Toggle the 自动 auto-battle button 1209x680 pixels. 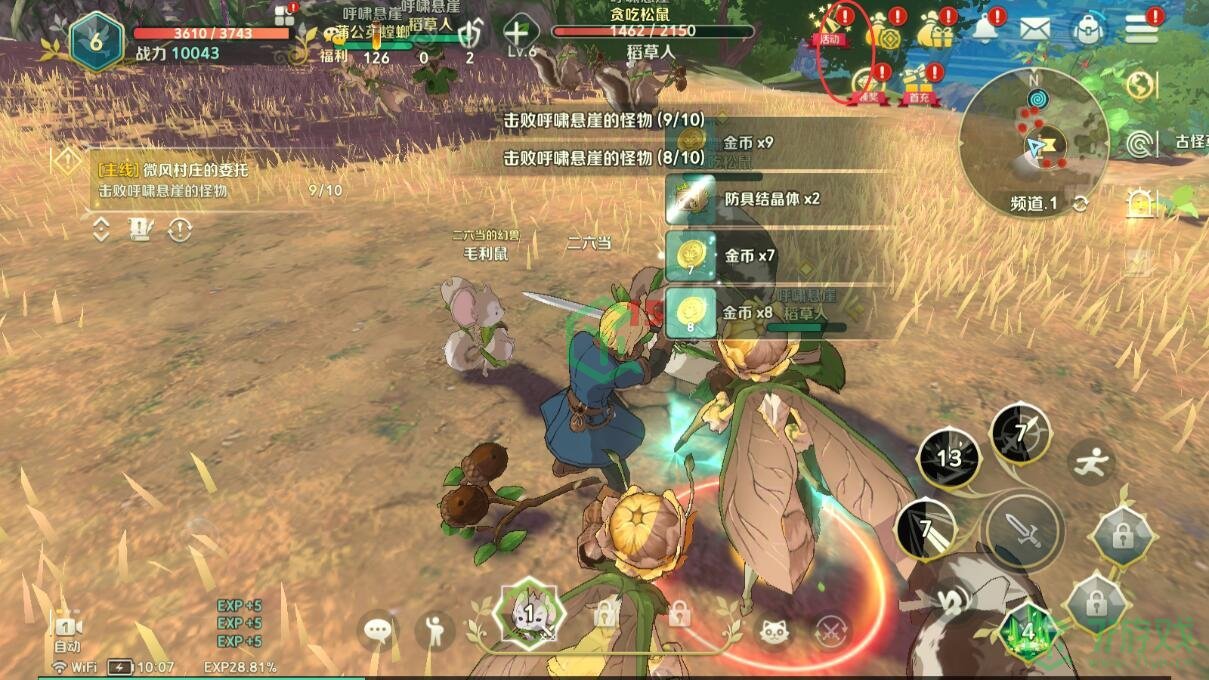tap(66, 632)
